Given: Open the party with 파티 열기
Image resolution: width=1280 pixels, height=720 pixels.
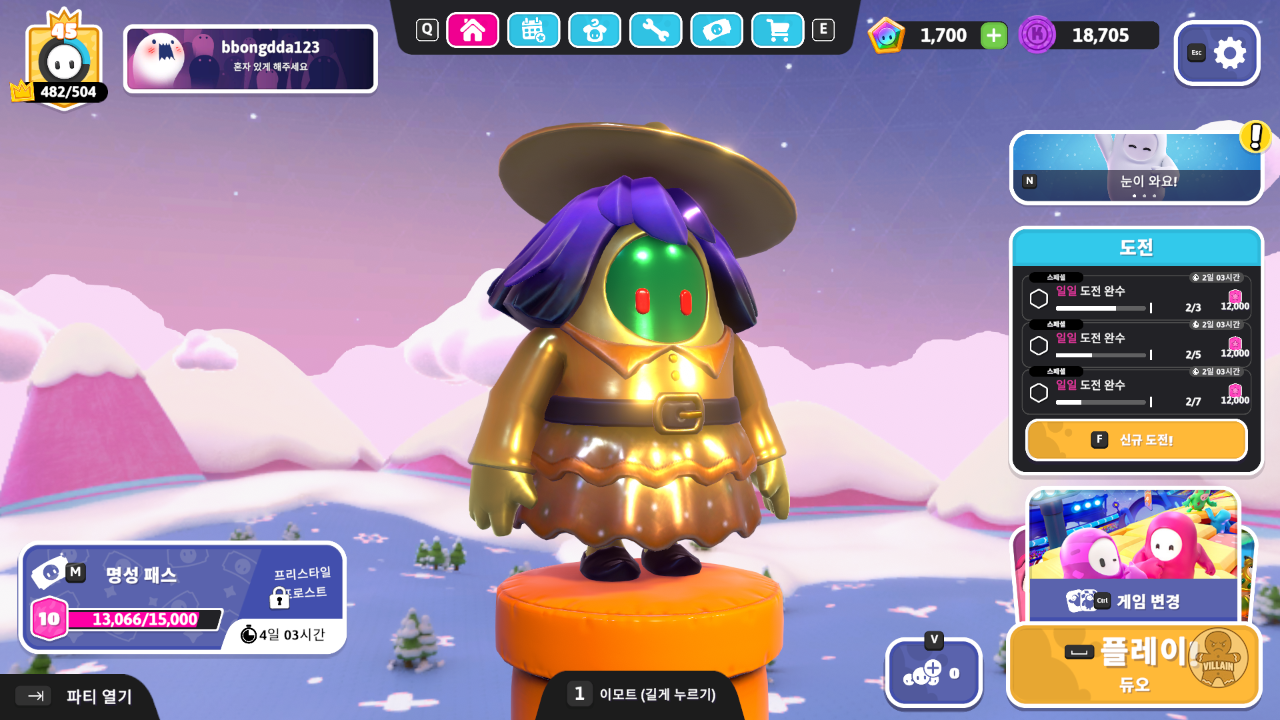Looking at the screenshot, I should (80, 696).
